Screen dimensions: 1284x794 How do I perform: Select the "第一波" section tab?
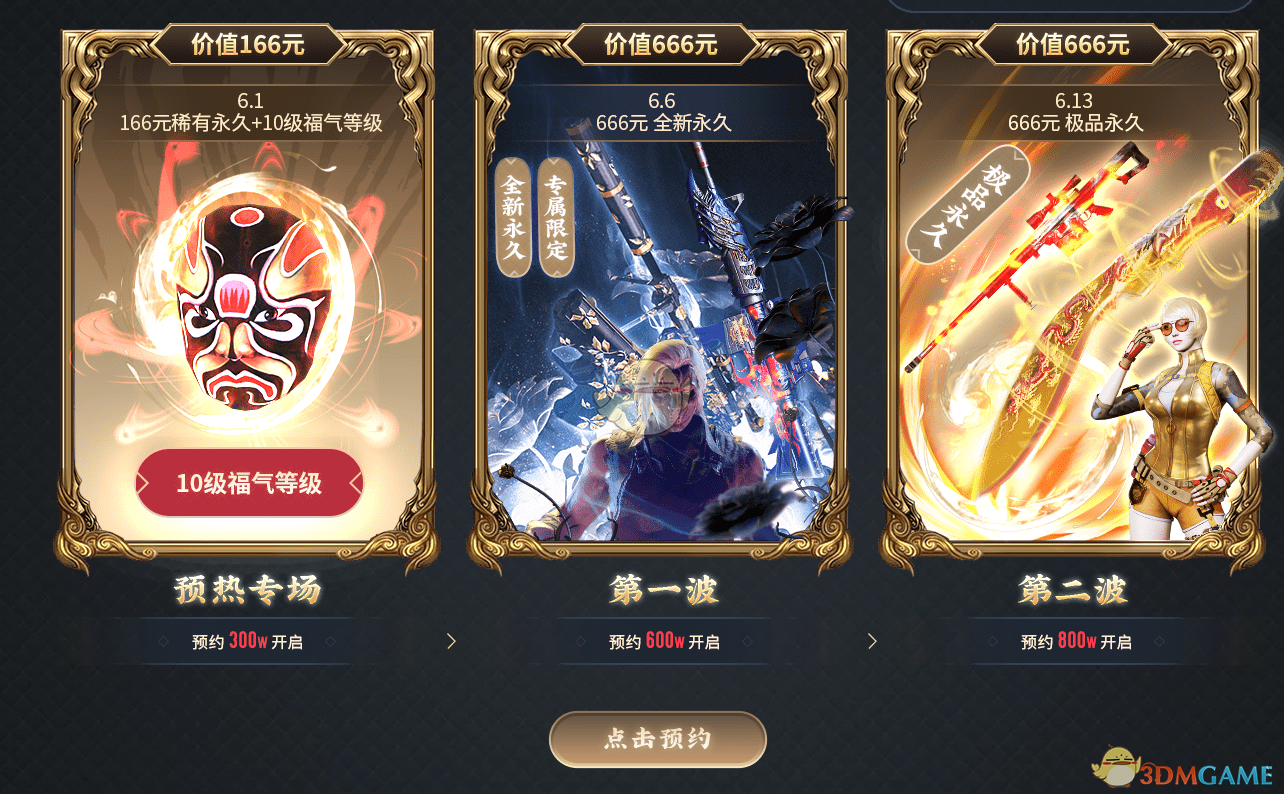(x=662, y=591)
